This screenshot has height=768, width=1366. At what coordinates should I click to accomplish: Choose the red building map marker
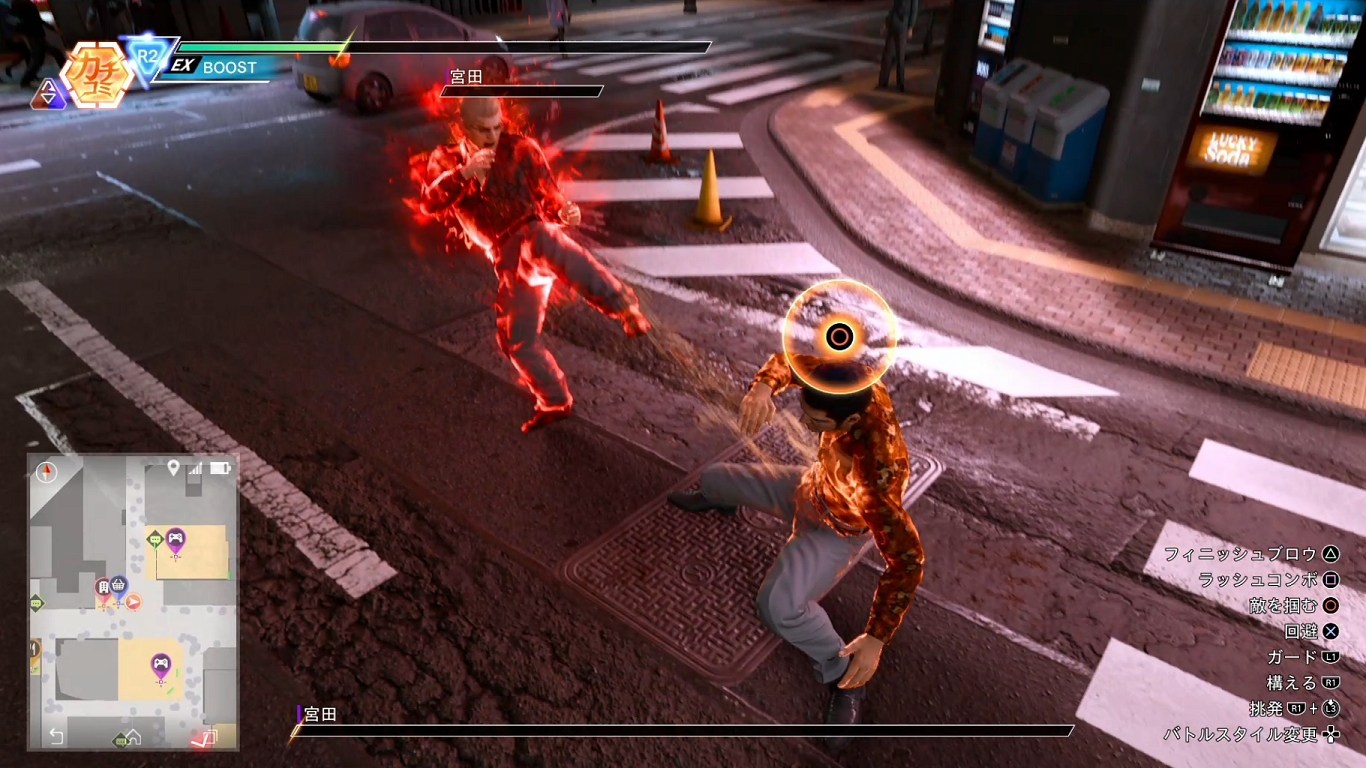click(102, 588)
